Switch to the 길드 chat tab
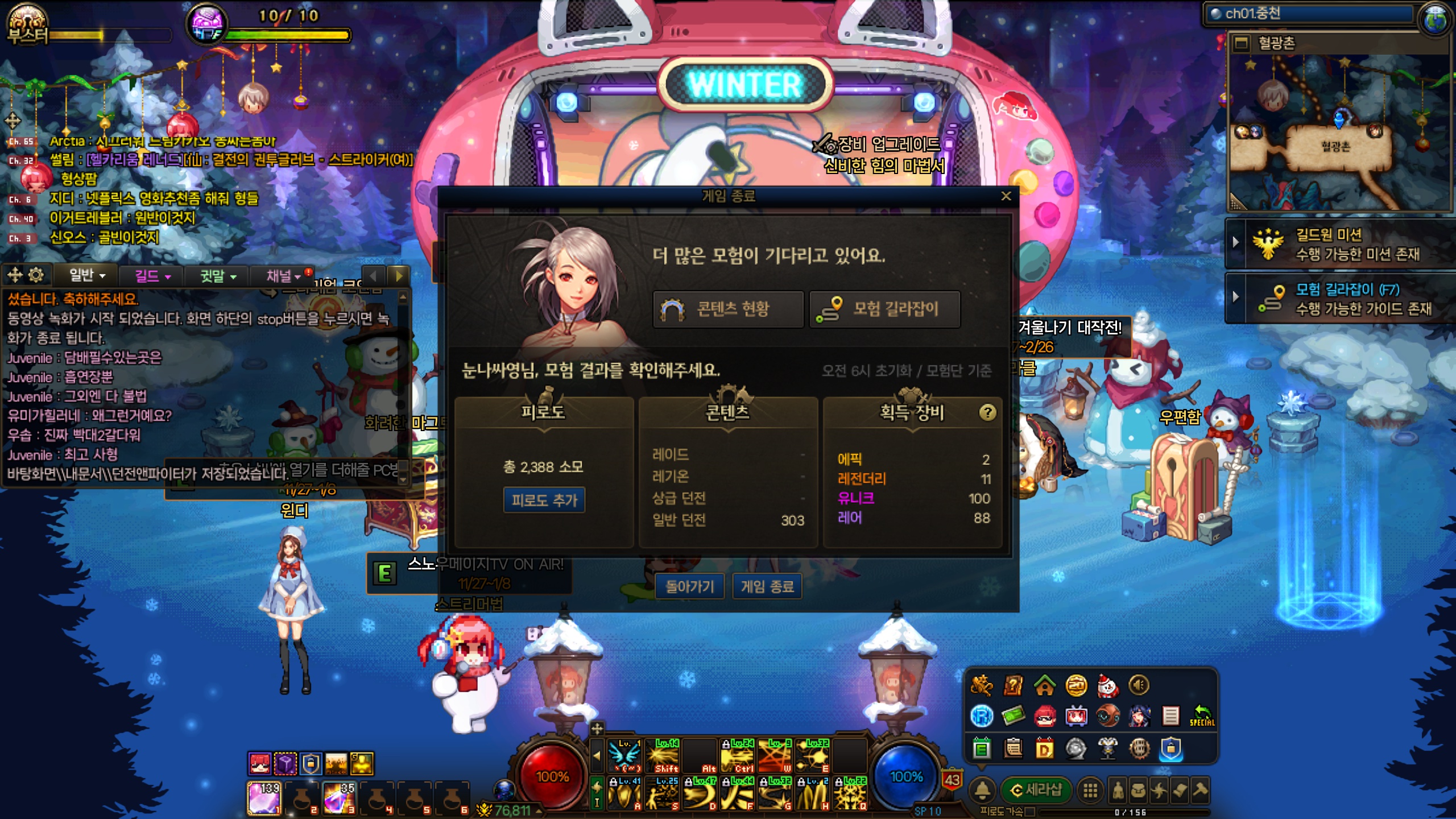This screenshot has height=819, width=1456. pos(152,276)
